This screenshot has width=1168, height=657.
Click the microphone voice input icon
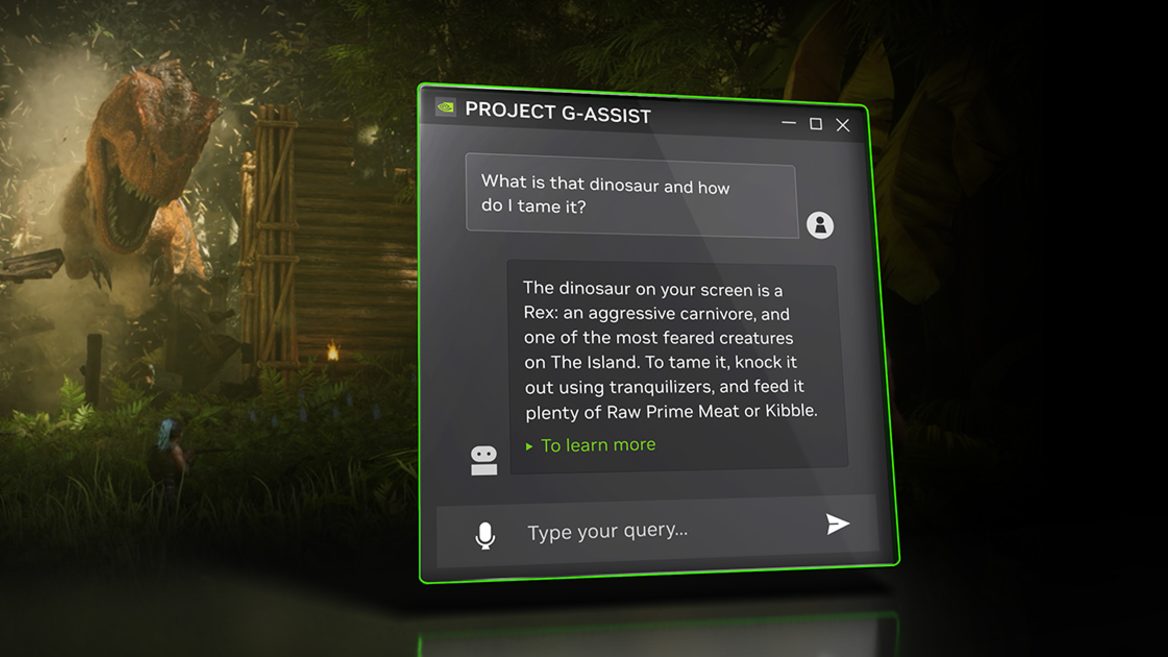pyautogui.click(x=485, y=536)
